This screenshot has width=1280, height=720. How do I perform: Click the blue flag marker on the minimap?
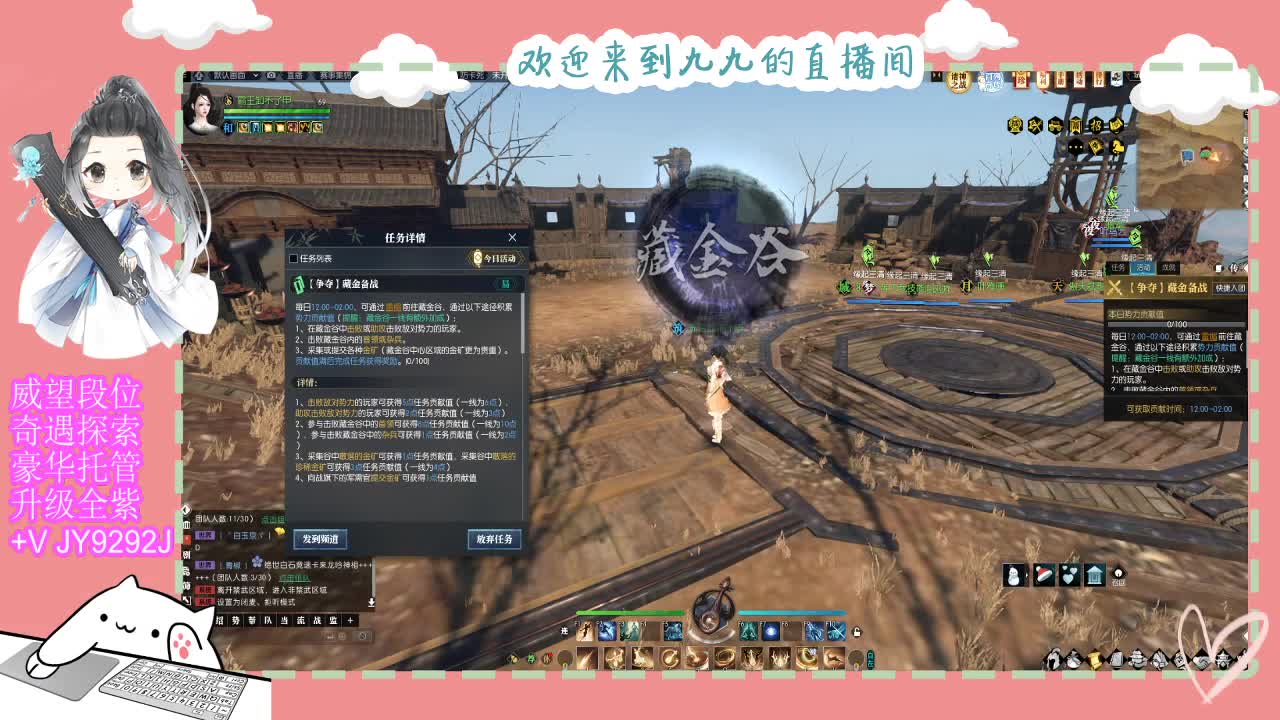point(1187,156)
